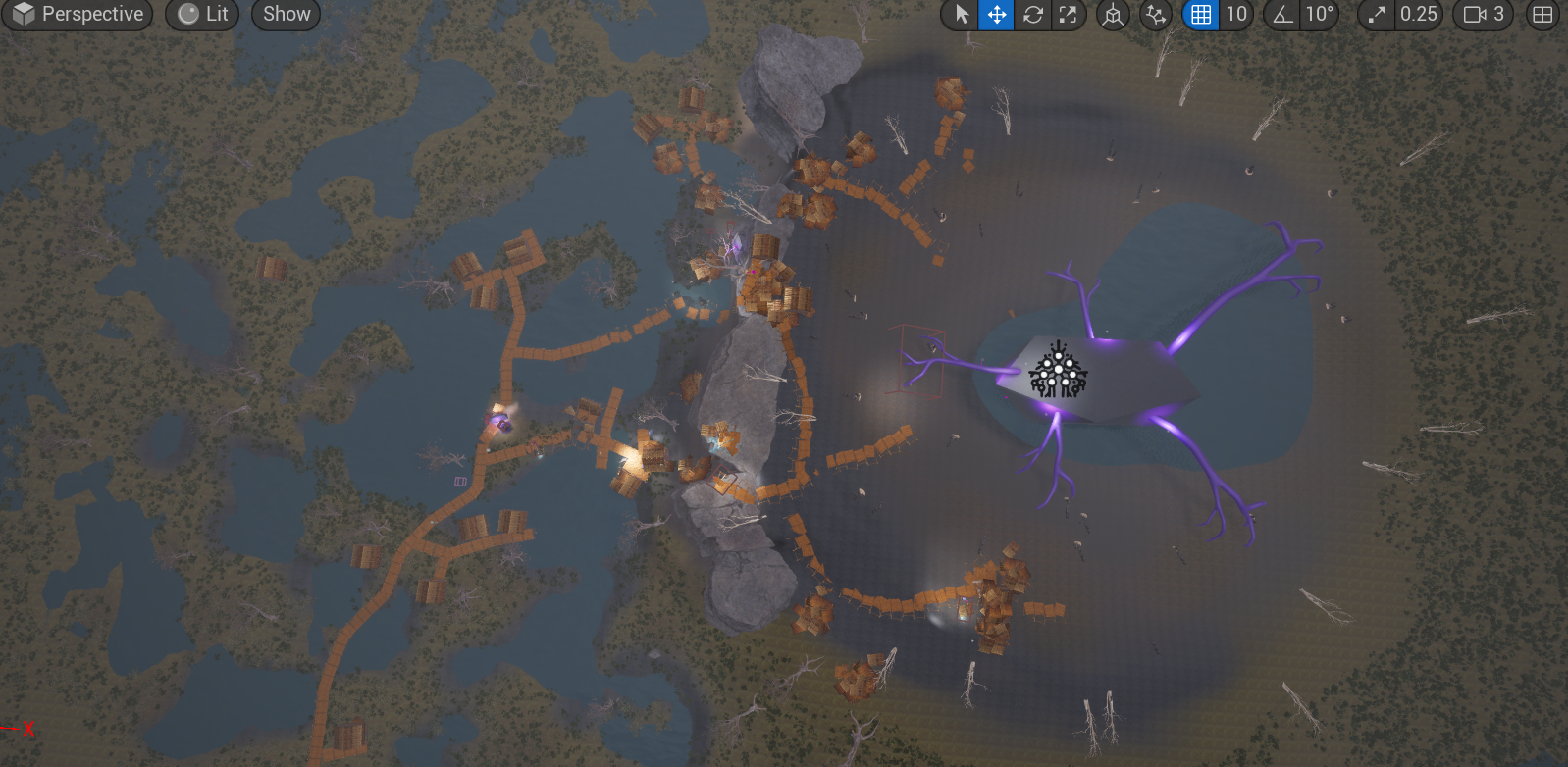Choose the rotate tool

(1032, 15)
